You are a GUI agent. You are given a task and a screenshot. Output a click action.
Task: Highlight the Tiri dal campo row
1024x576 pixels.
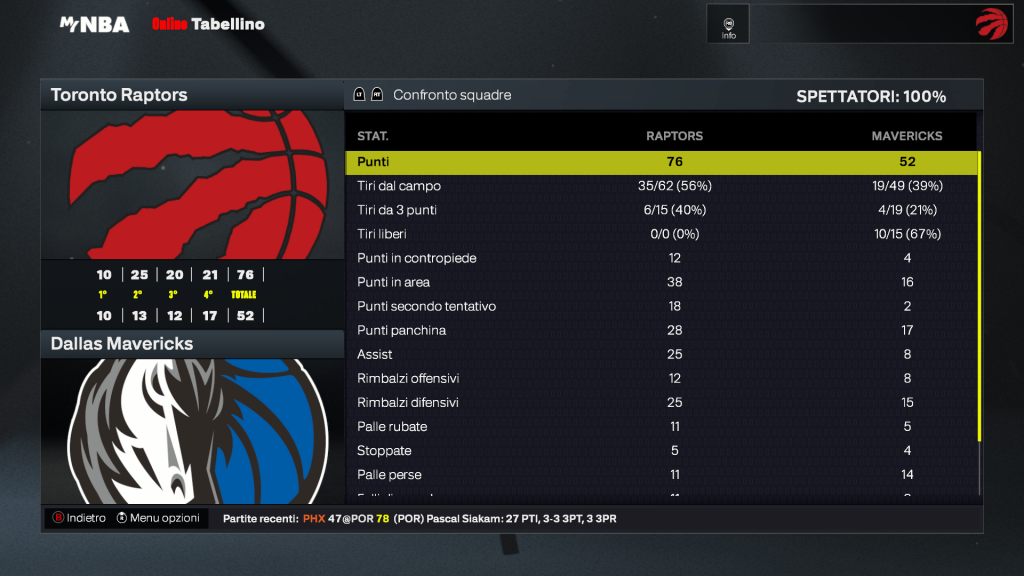(x=660, y=186)
